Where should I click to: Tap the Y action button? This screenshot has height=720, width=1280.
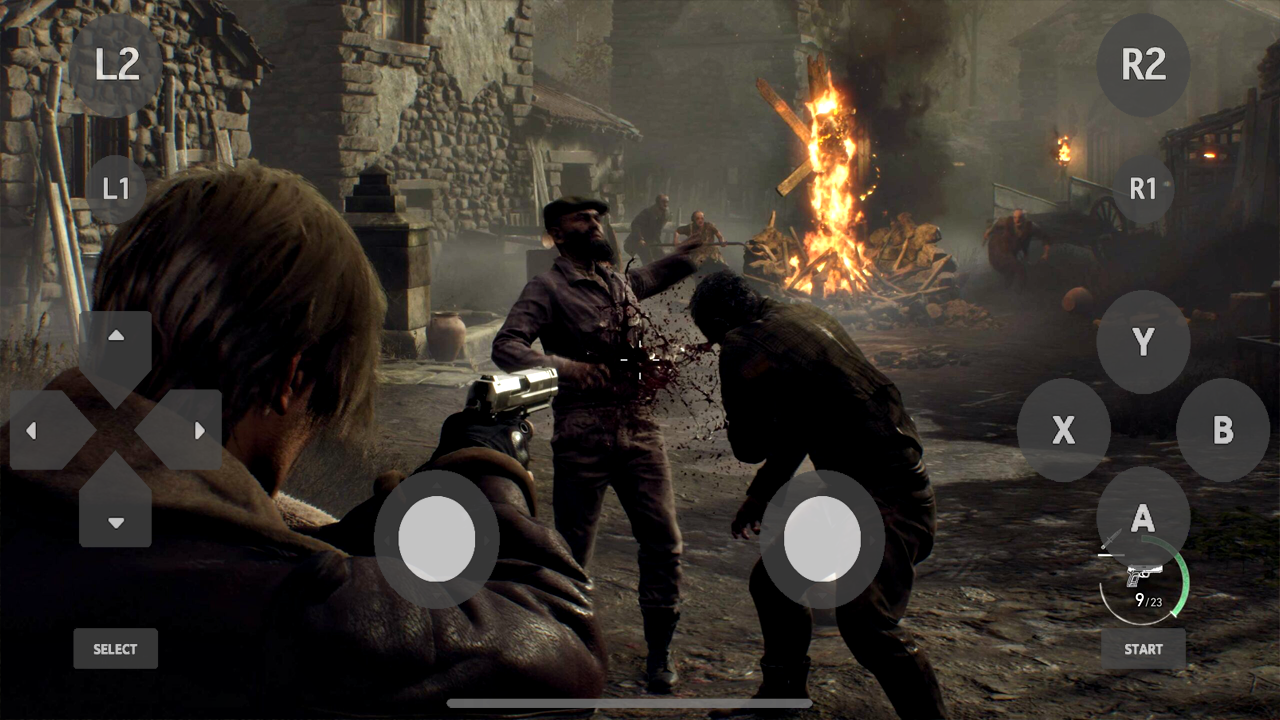click(x=1143, y=343)
